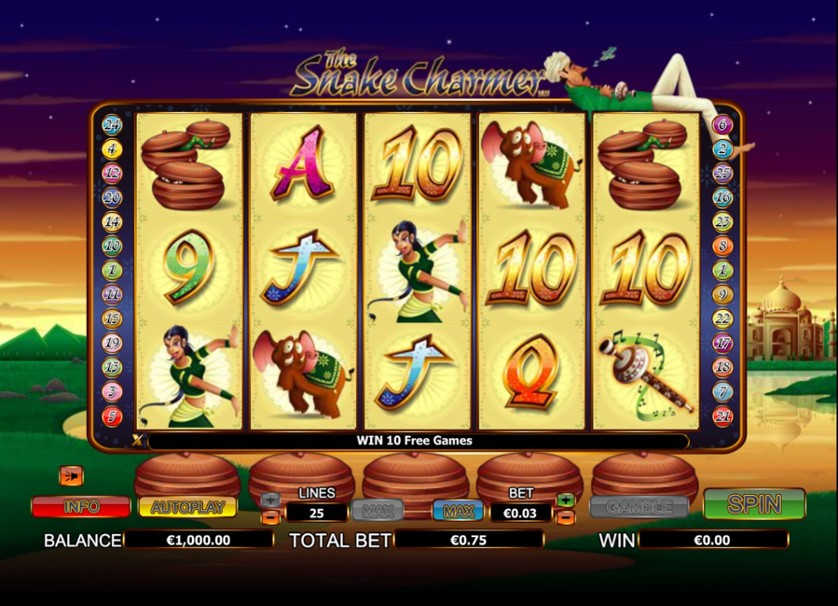This screenshot has height=606, width=838.
Task: Toggle the small orange sound icon above INFO
Action: (71, 475)
